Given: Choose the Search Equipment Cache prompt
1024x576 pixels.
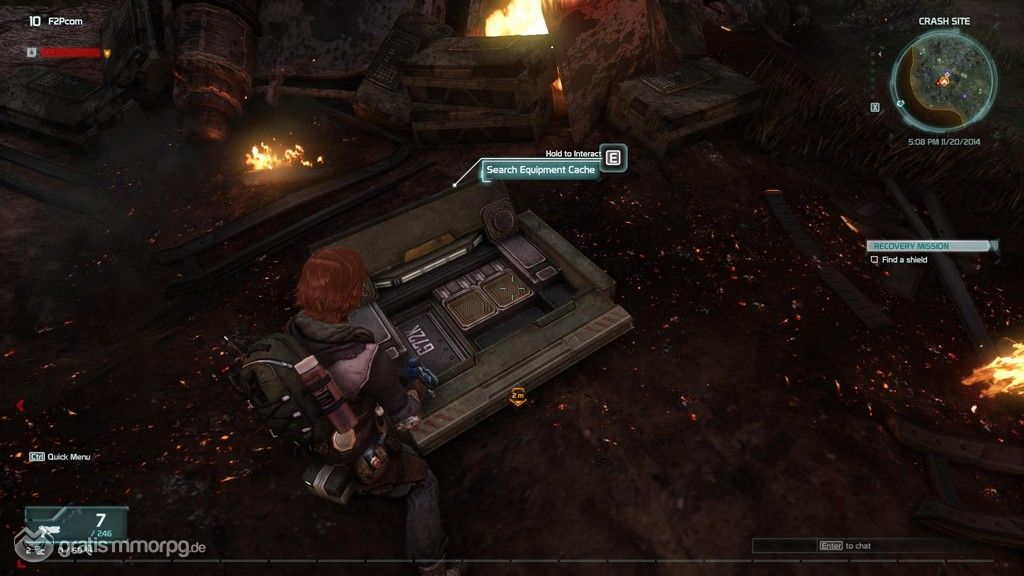Looking at the screenshot, I should [540, 170].
